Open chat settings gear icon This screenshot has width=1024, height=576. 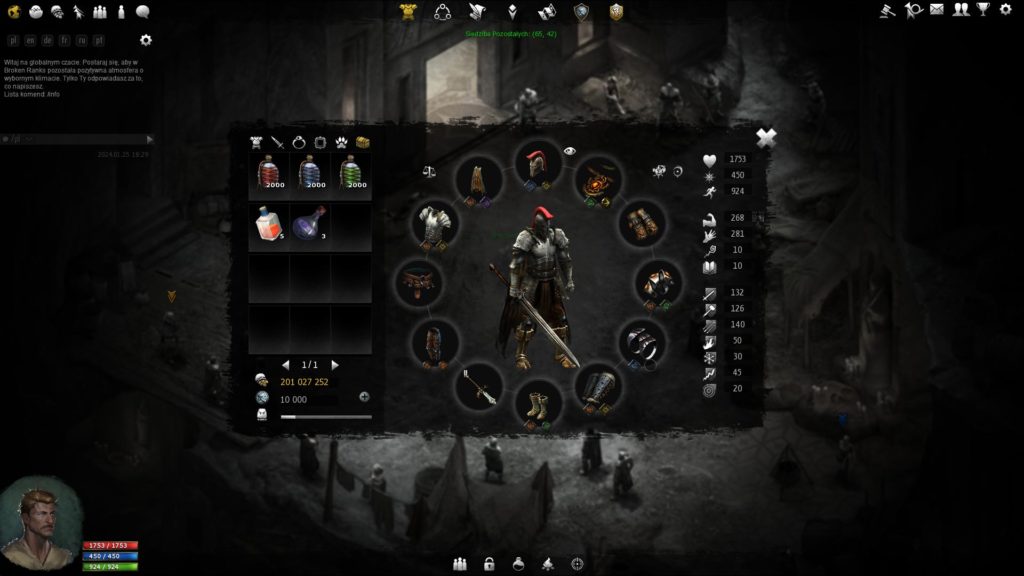146,40
